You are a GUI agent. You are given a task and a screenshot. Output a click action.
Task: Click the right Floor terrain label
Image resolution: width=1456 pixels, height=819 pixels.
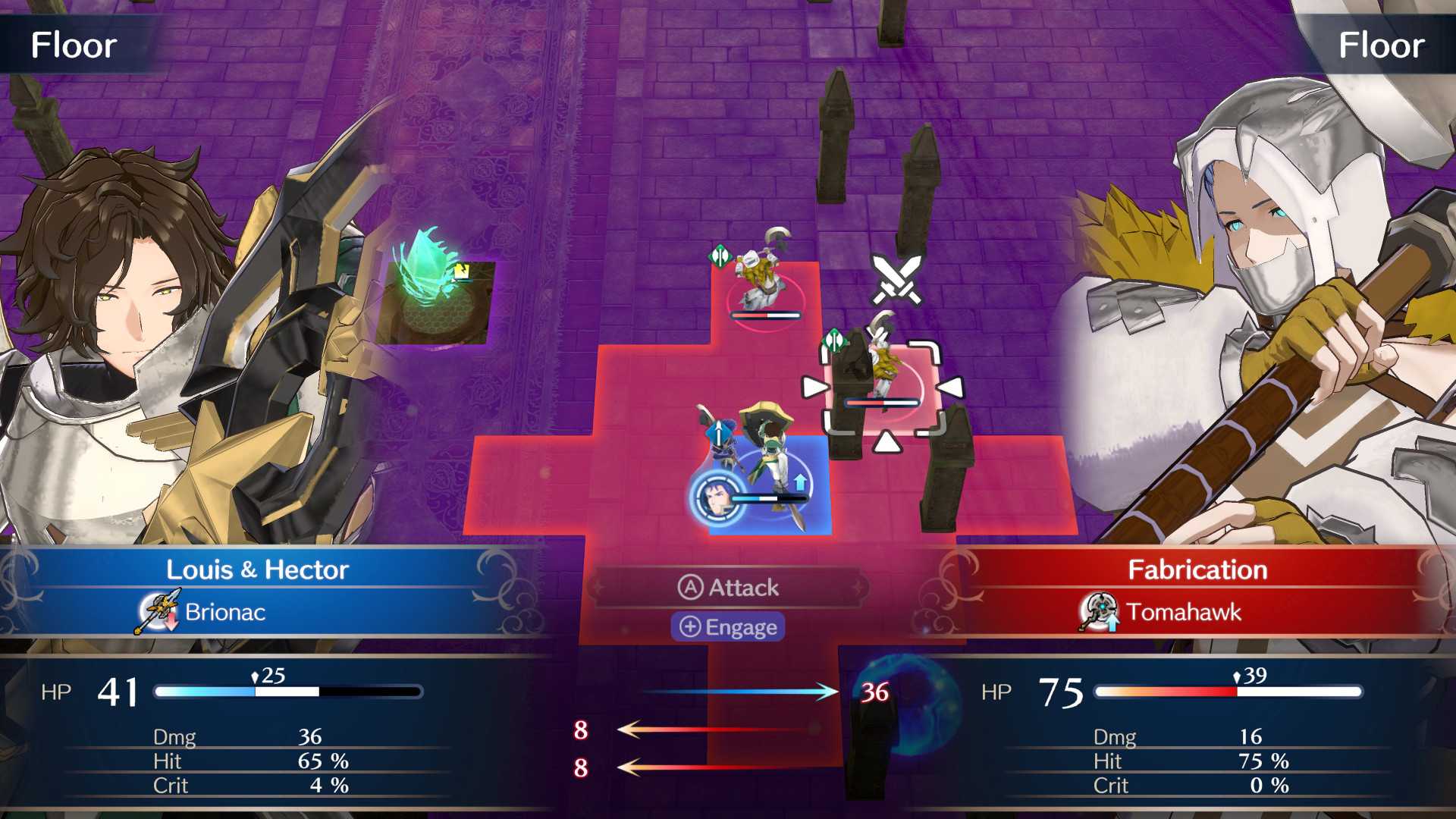[1382, 45]
